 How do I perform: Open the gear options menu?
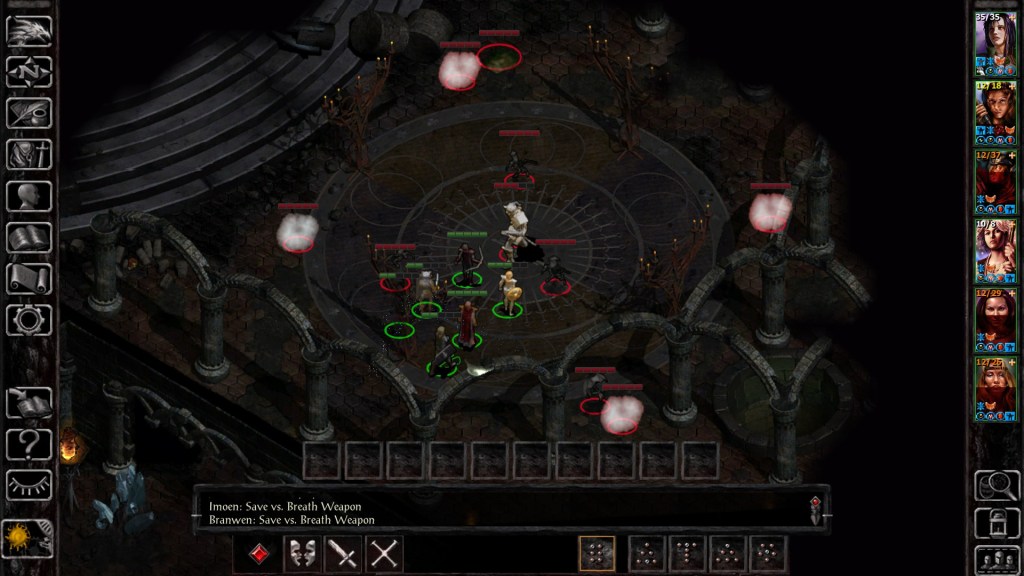[29, 319]
